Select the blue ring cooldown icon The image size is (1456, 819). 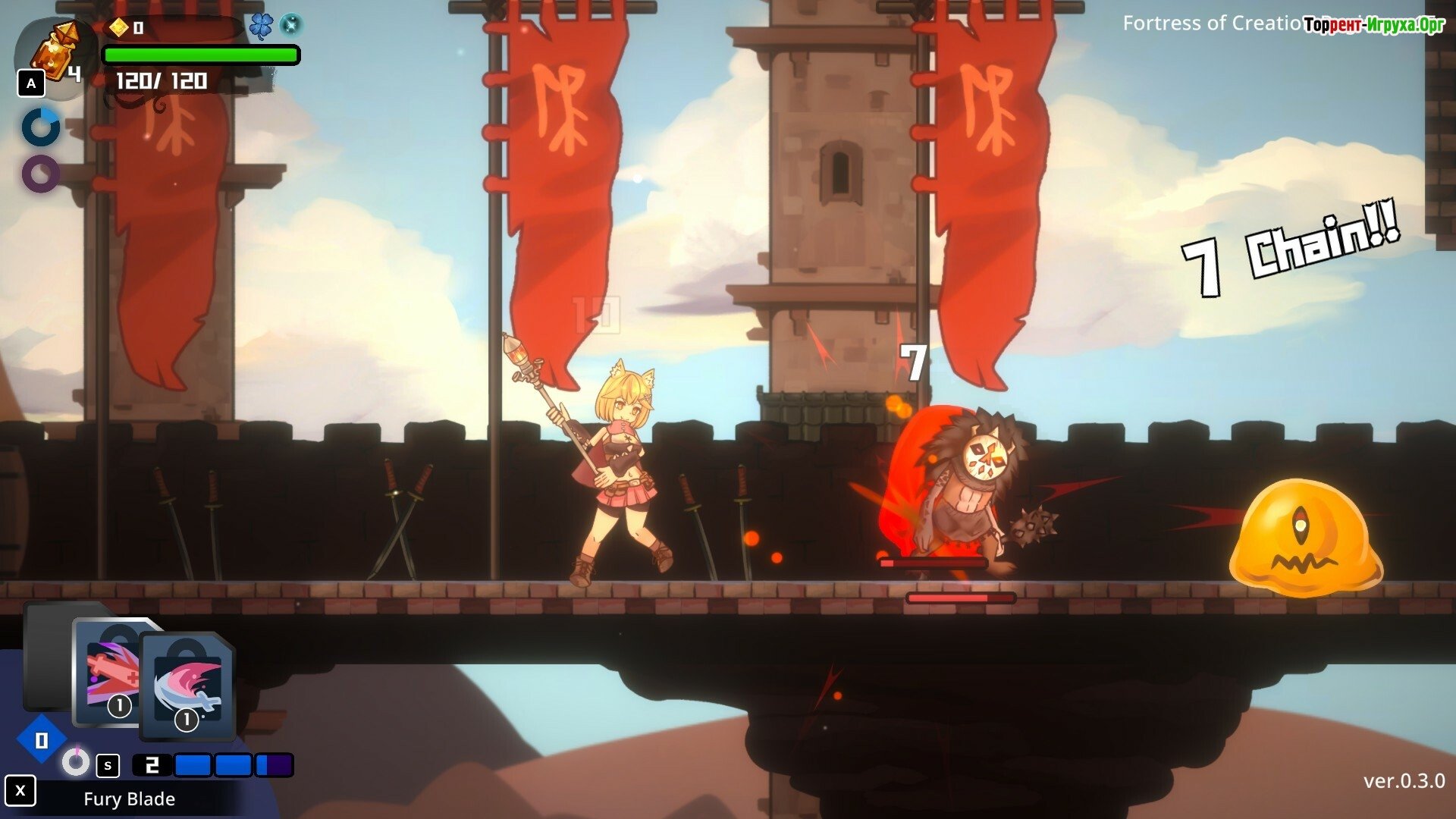[41, 127]
